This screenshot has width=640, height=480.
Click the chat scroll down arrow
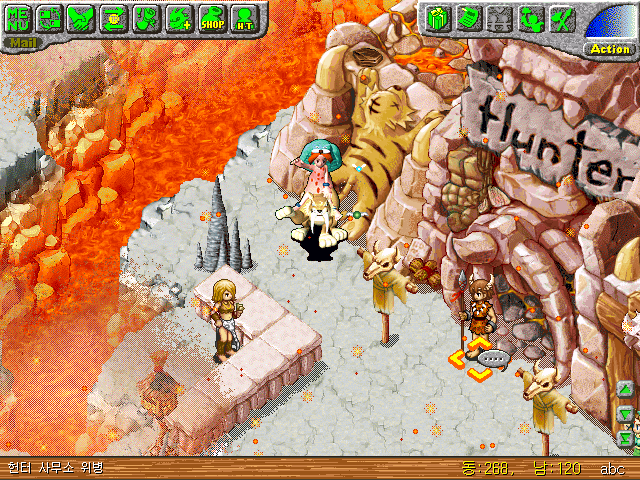click(627, 413)
